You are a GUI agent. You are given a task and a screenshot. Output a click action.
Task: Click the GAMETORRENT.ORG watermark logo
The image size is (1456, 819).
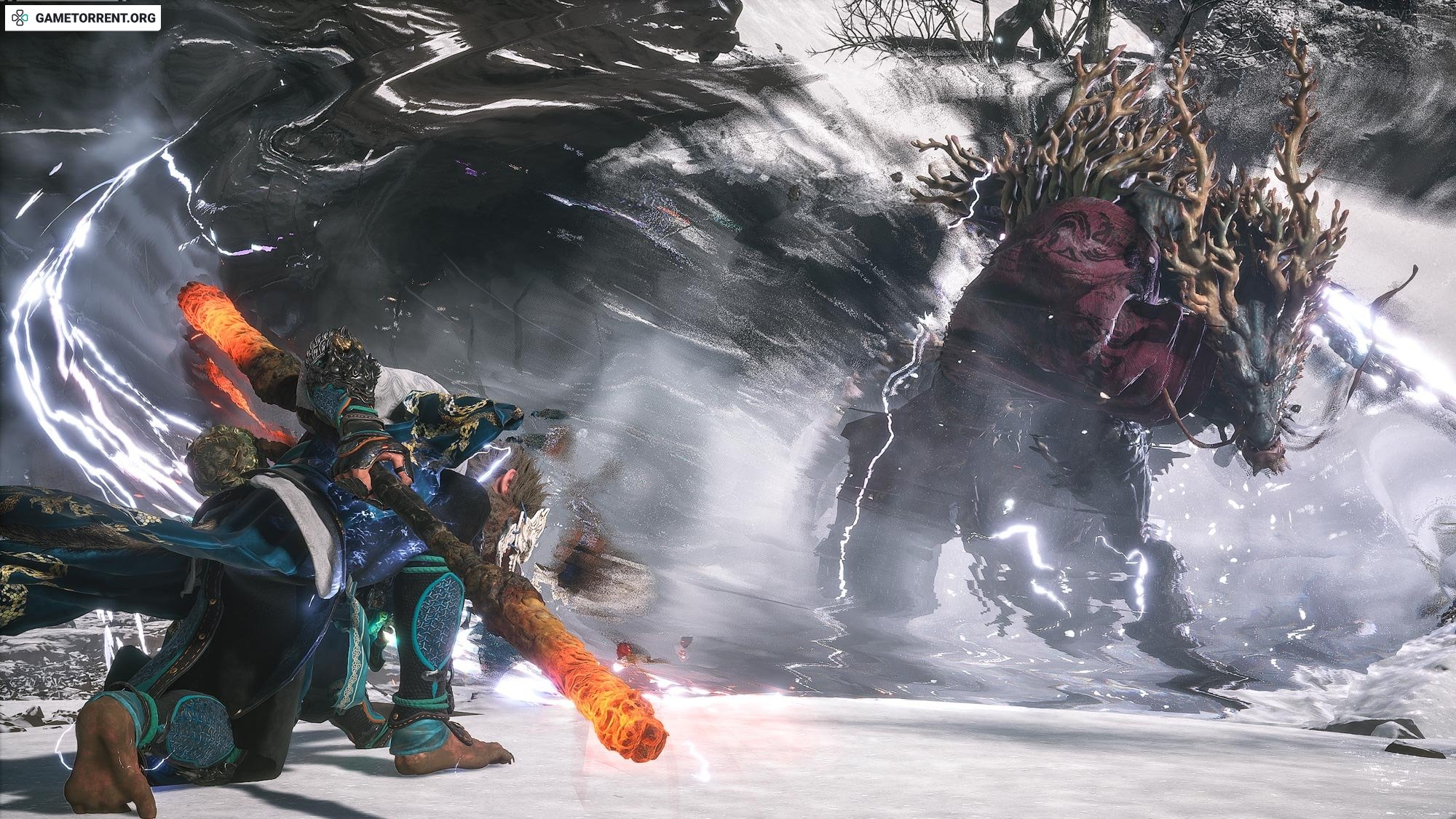click(x=82, y=18)
